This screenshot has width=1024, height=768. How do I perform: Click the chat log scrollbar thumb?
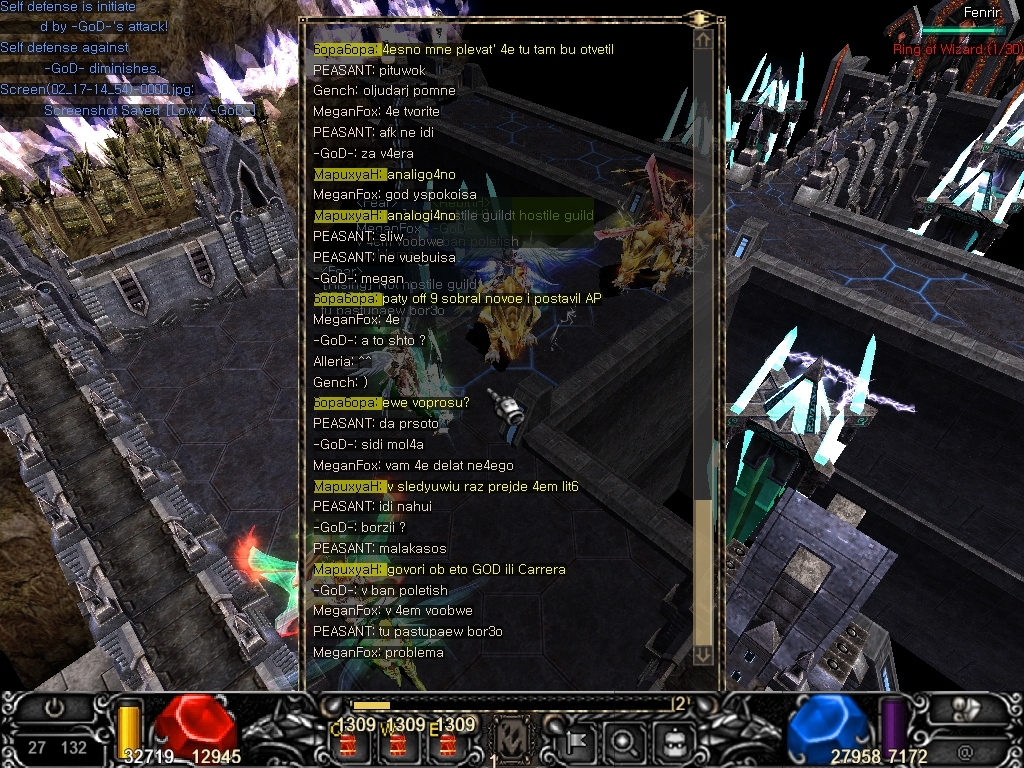(703, 570)
